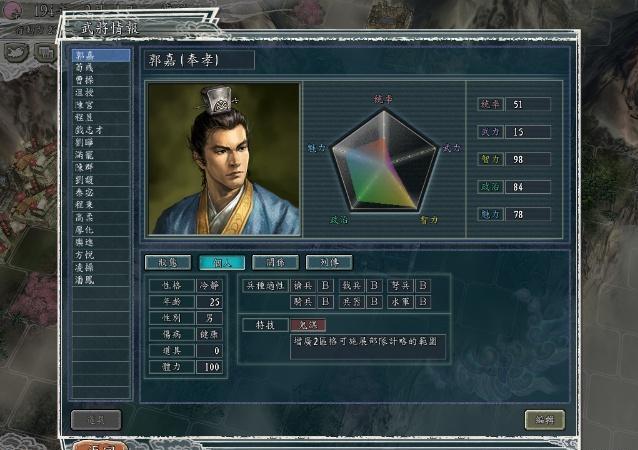Screen dimensions: 638x450
Task: Switch to the 關係 tab
Action: [274, 262]
